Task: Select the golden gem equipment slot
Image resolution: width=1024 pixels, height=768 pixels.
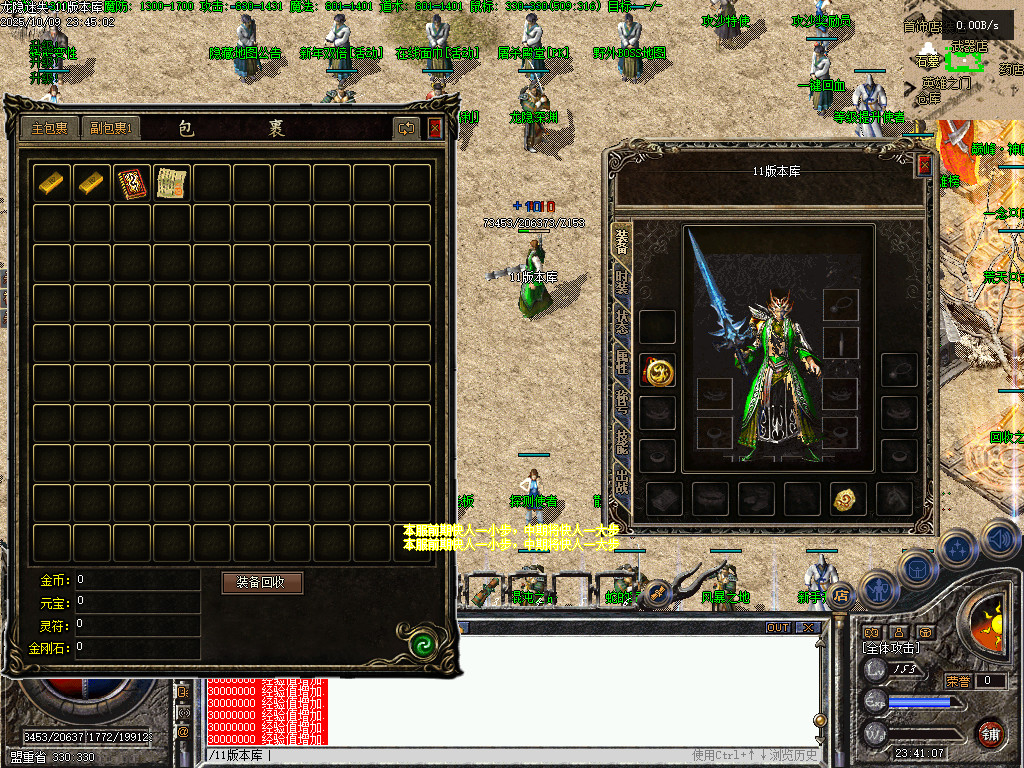Action: click(x=848, y=498)
